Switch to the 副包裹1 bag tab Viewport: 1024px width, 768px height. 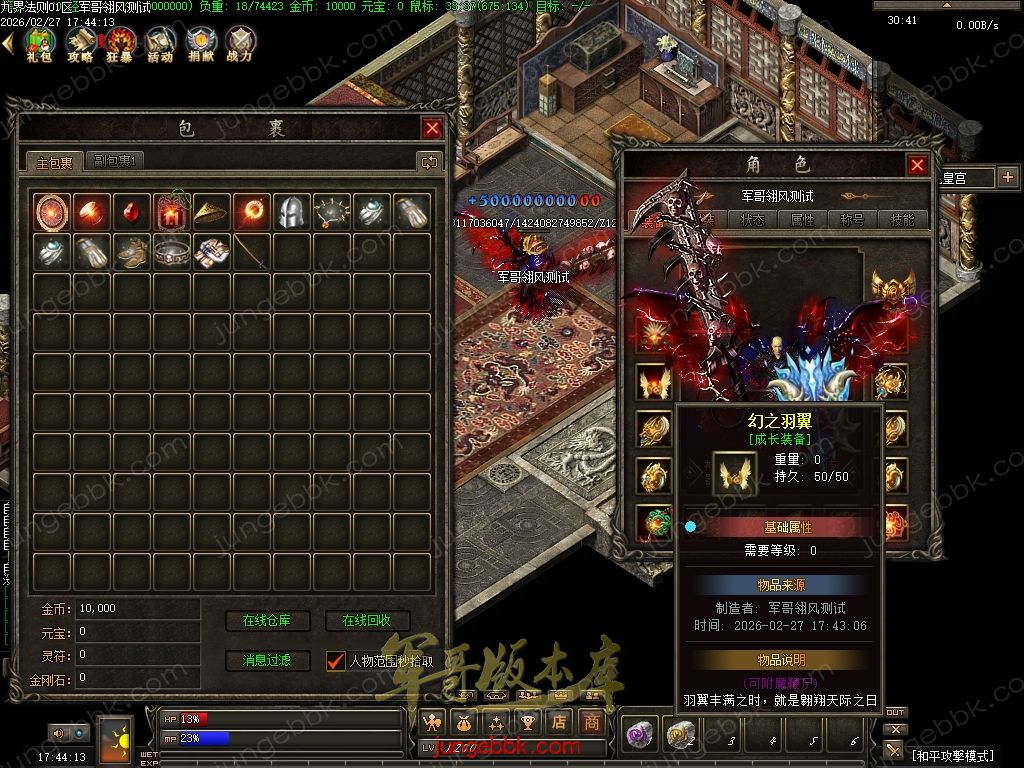coord(117,161)
